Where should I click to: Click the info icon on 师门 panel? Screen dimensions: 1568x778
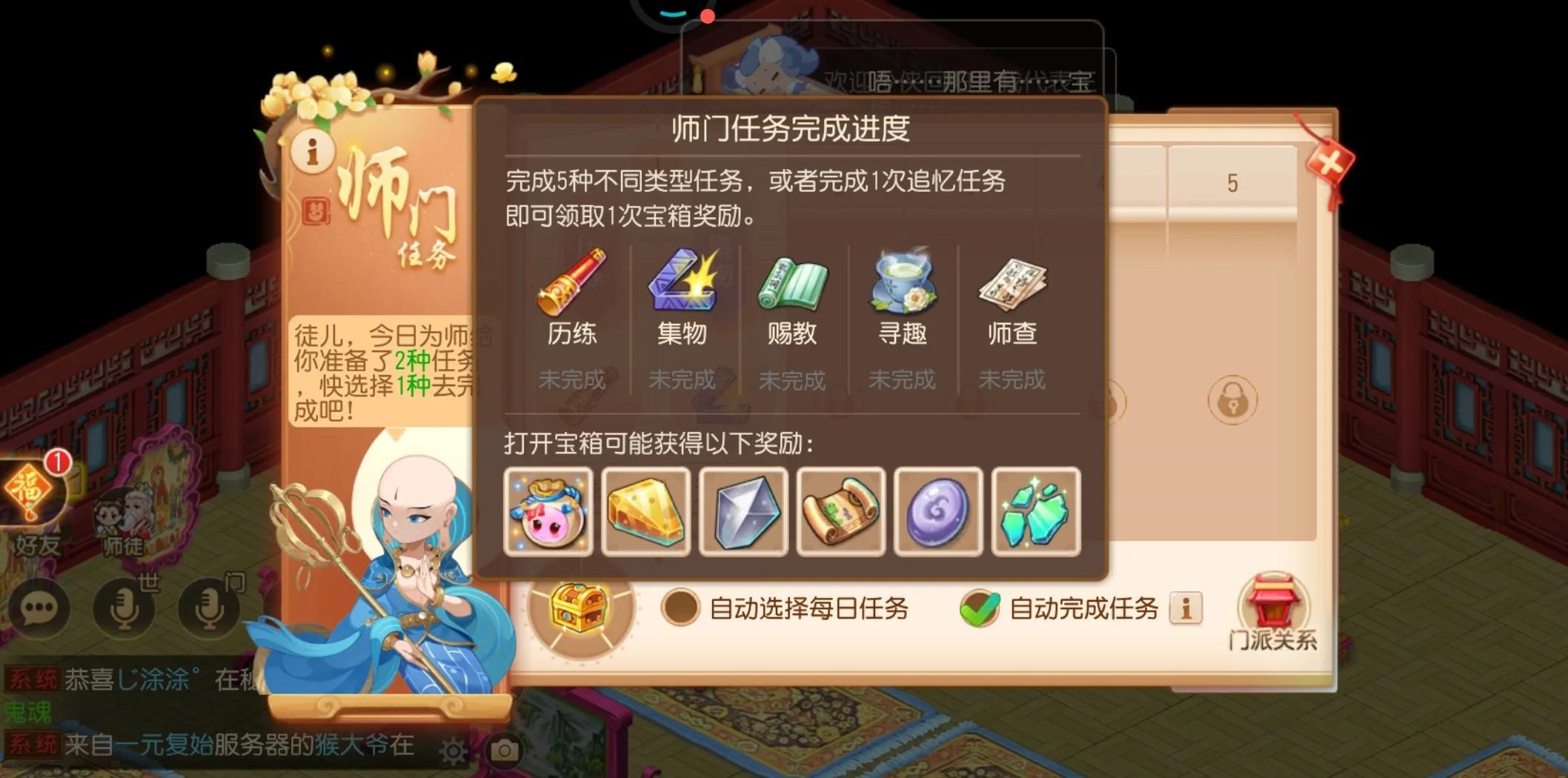(312, 153)
